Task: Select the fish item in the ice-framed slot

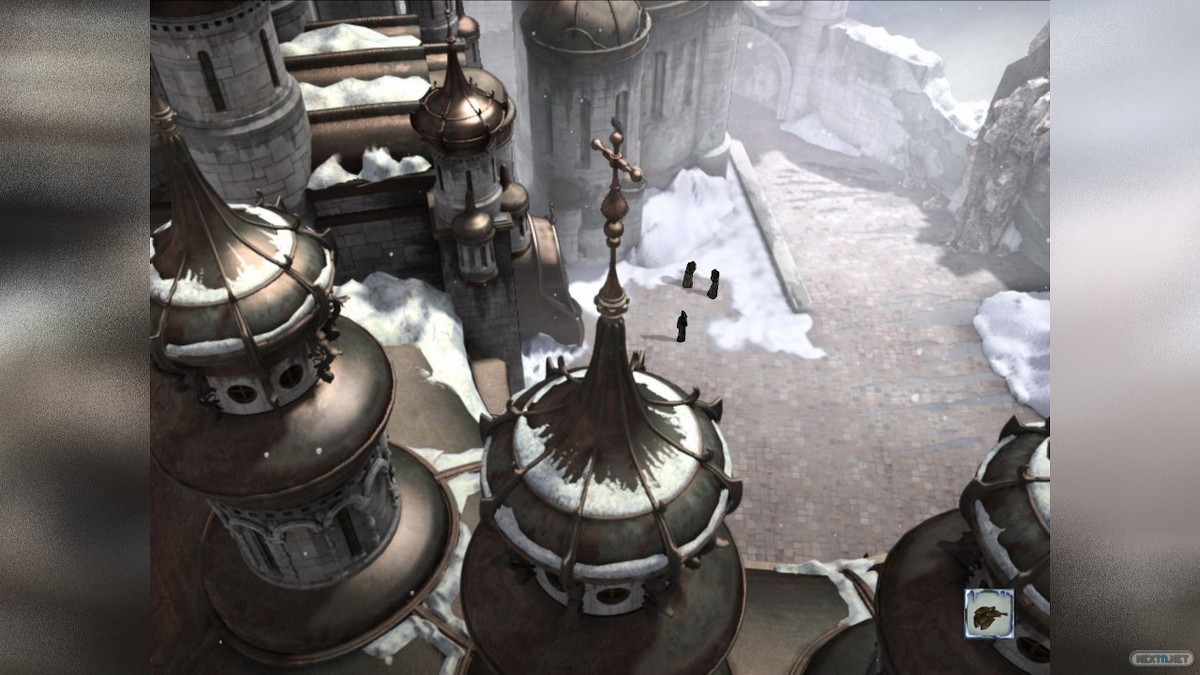Action: pos(989,613)
